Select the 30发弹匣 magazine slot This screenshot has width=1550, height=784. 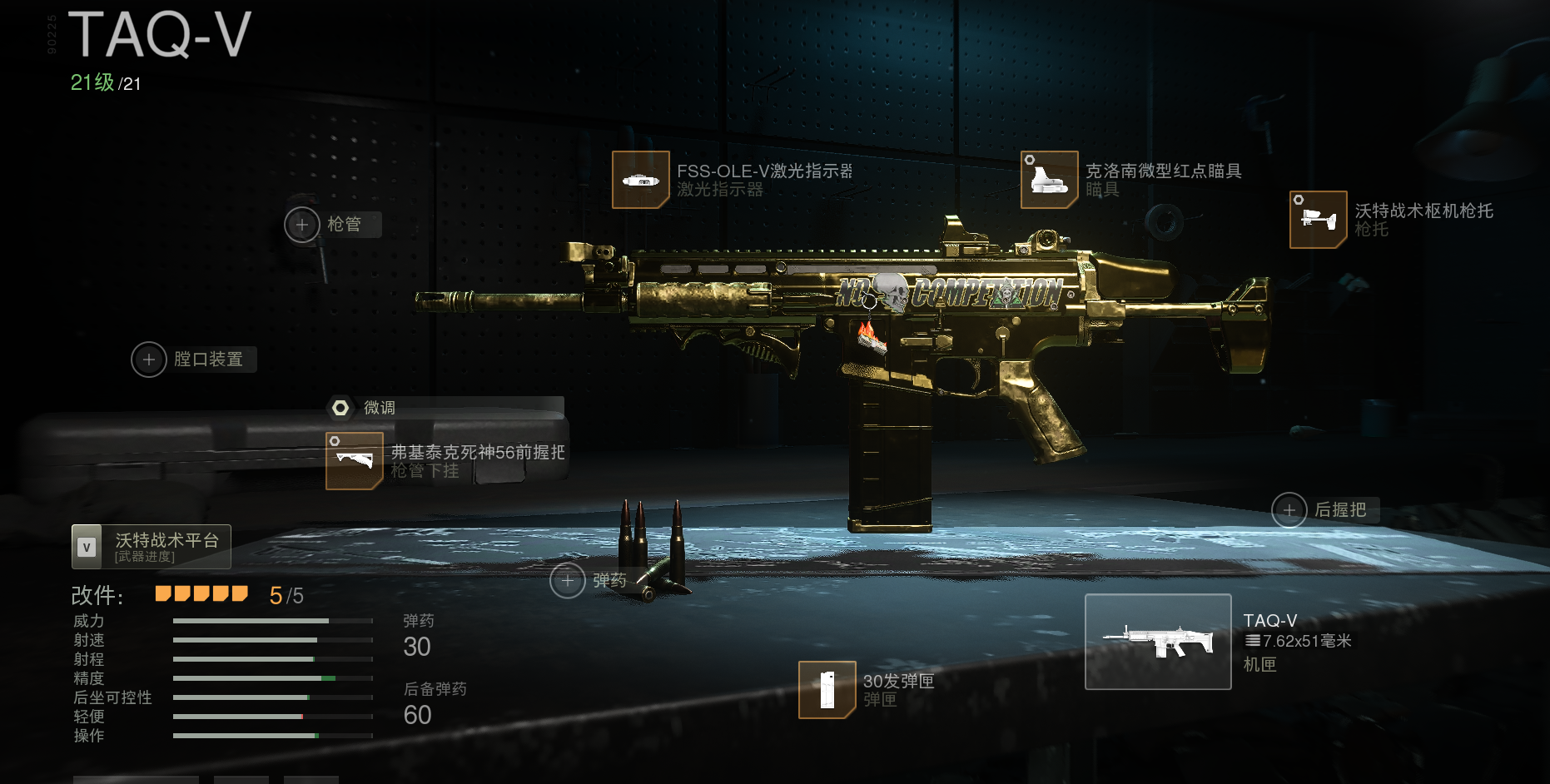click(x=827, y=690)
